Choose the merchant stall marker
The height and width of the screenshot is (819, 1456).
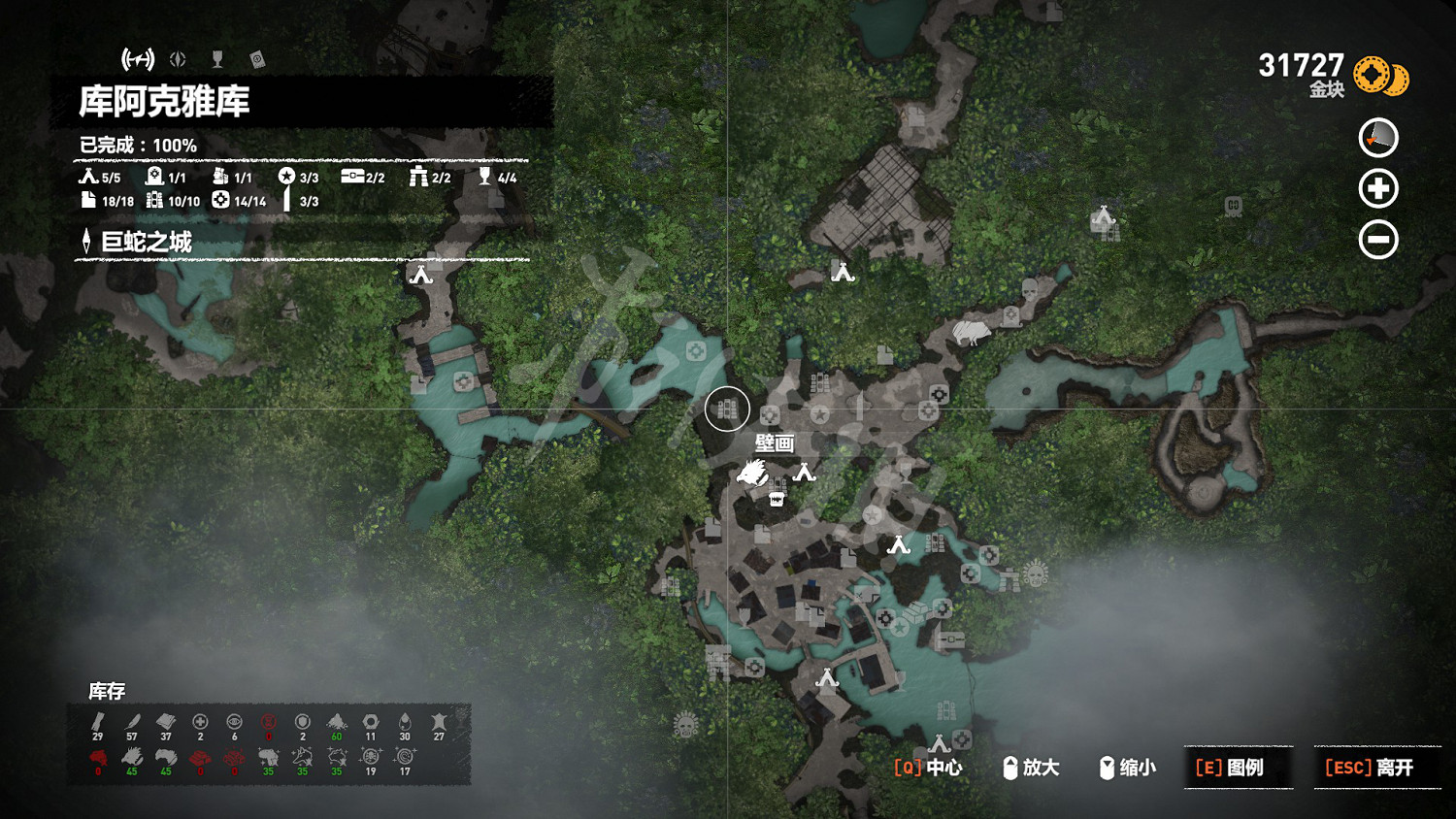776,499
